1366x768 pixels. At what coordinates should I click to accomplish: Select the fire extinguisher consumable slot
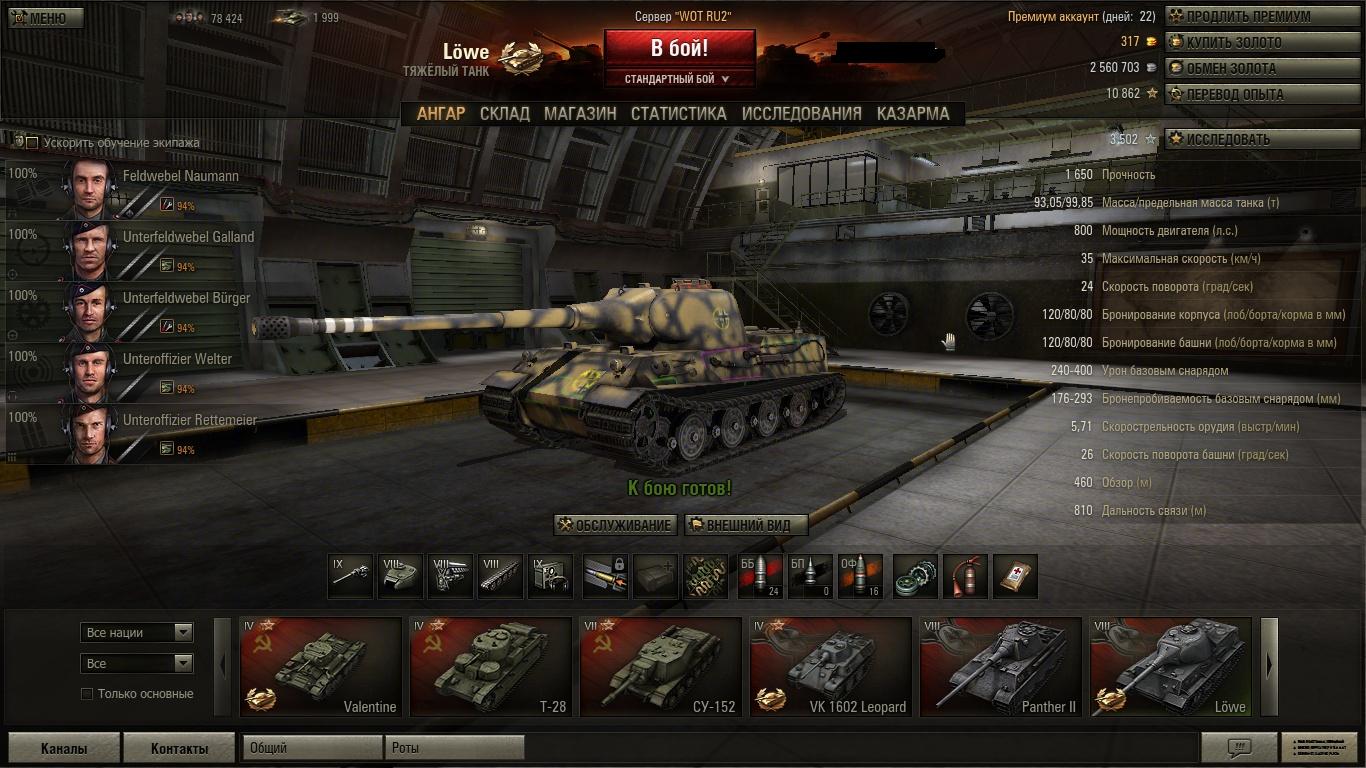point(964,577)
